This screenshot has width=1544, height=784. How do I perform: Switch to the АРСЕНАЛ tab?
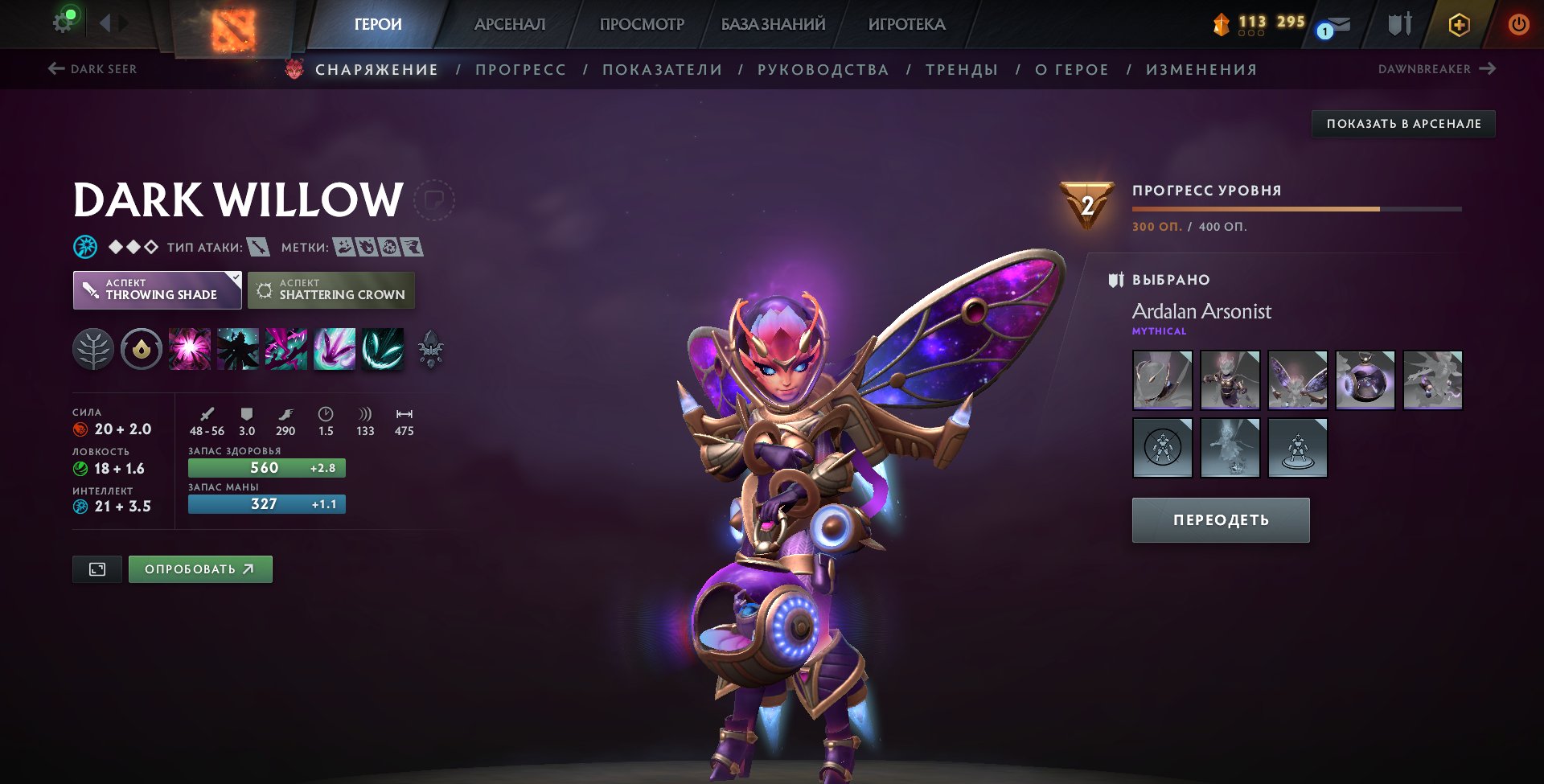pyautogui.click(x=511, y=24)
